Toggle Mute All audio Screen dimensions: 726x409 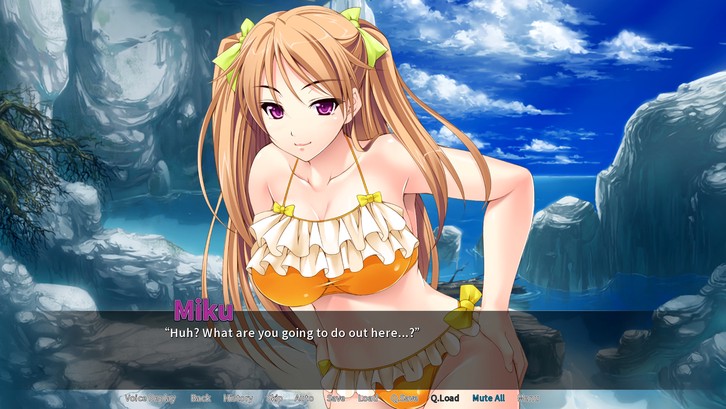point(489,398)
